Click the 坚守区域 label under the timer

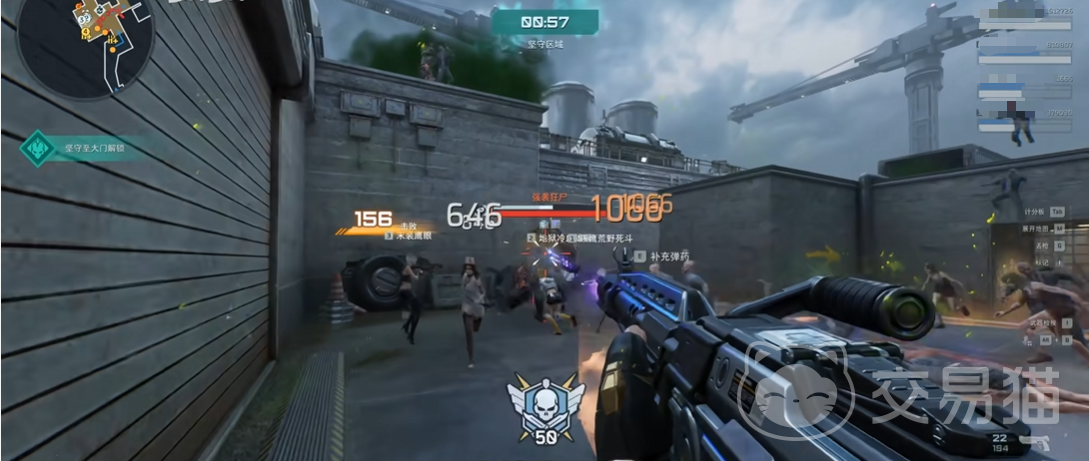[546, 44]
